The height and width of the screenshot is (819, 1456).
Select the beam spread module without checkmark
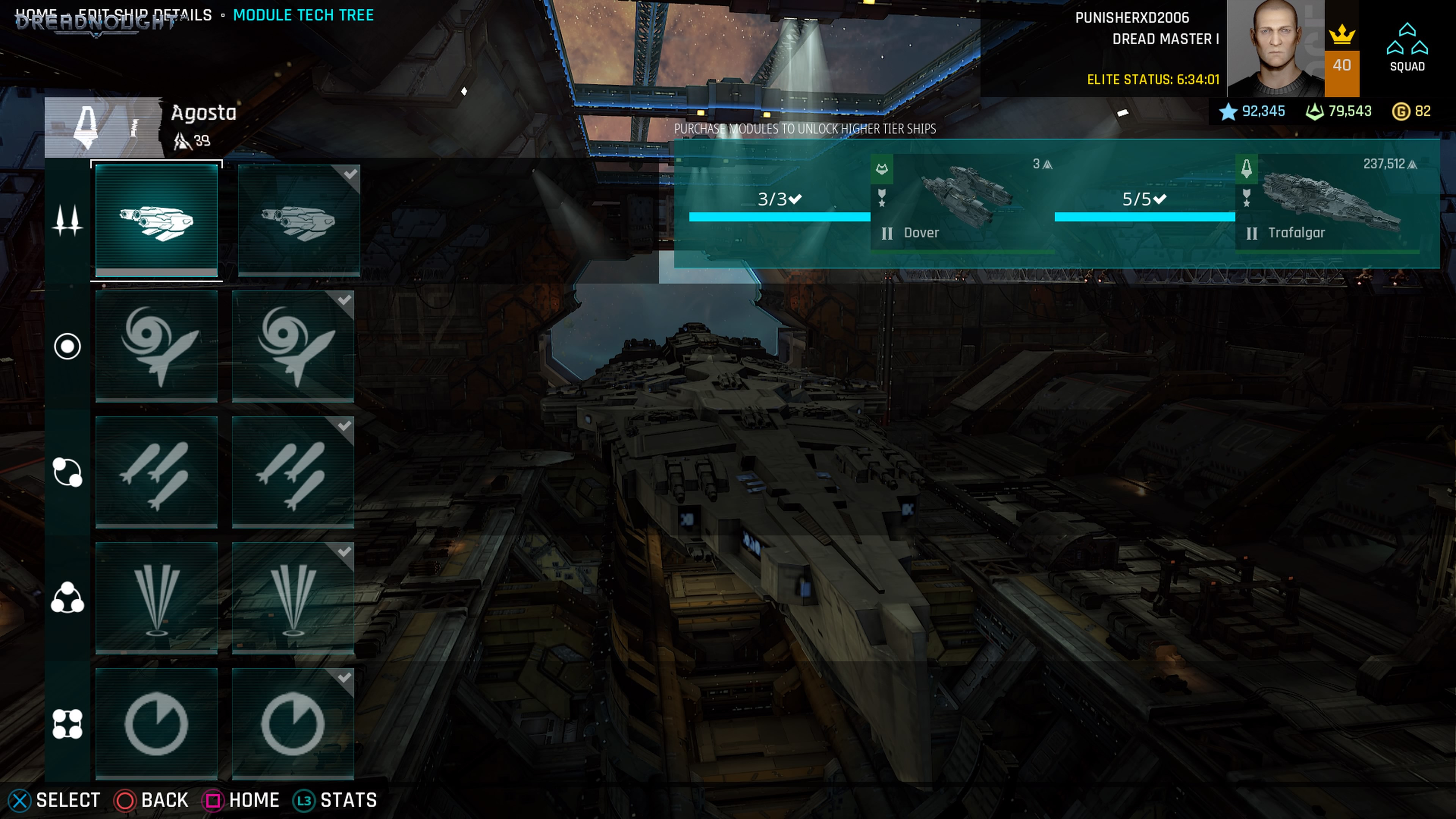[157, 598]
